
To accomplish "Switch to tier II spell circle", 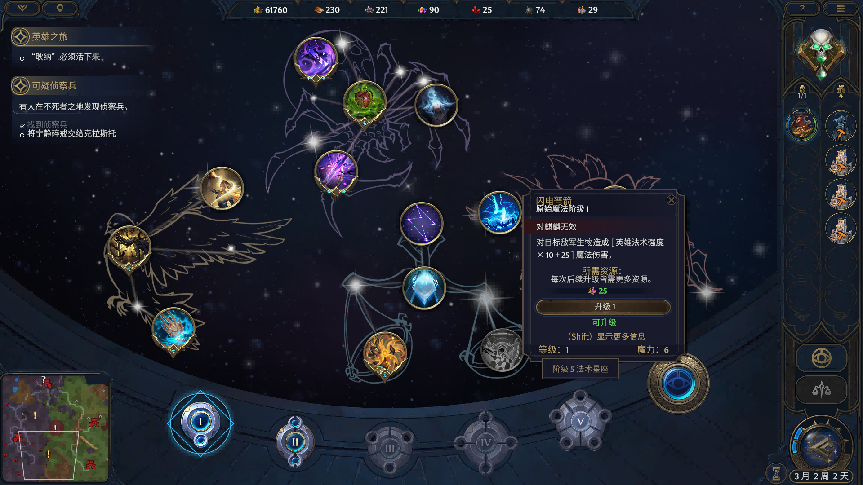I will point(296,438).
